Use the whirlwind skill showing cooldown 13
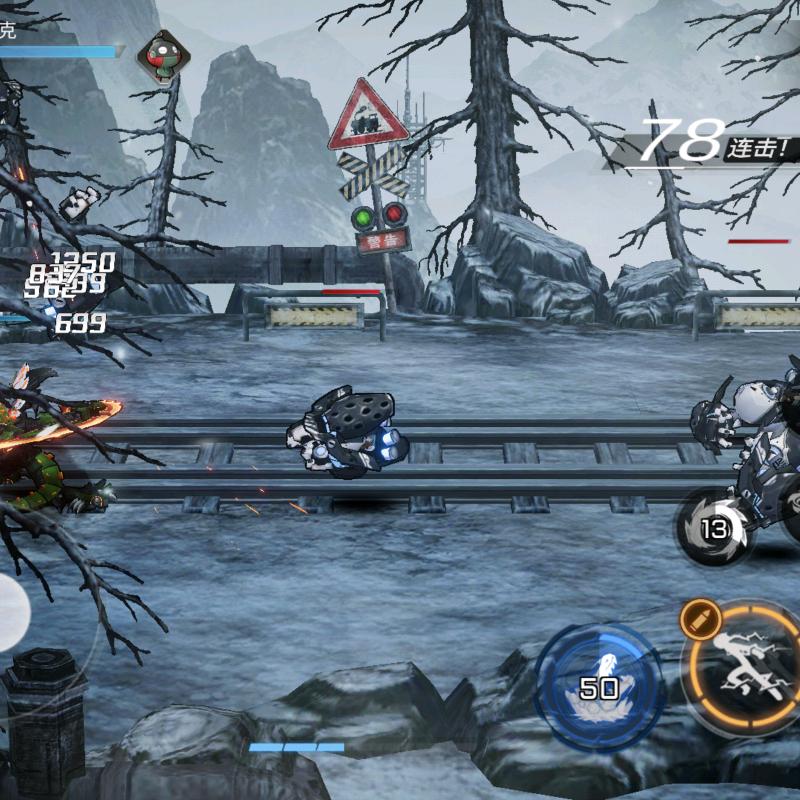This screenshot has height=800, width=800. (x=716, y=528)
